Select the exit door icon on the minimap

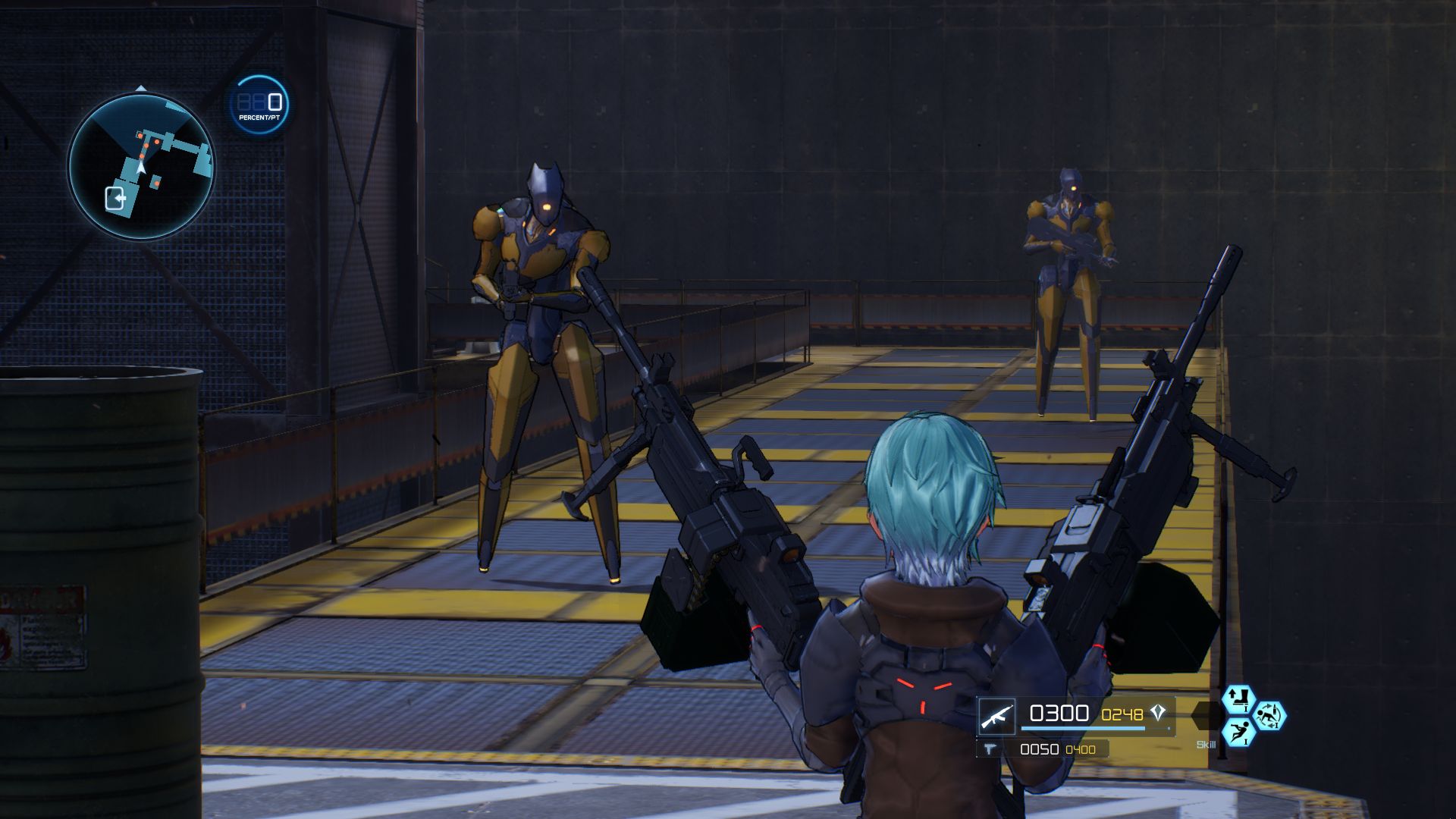click(x=115, y=198)
